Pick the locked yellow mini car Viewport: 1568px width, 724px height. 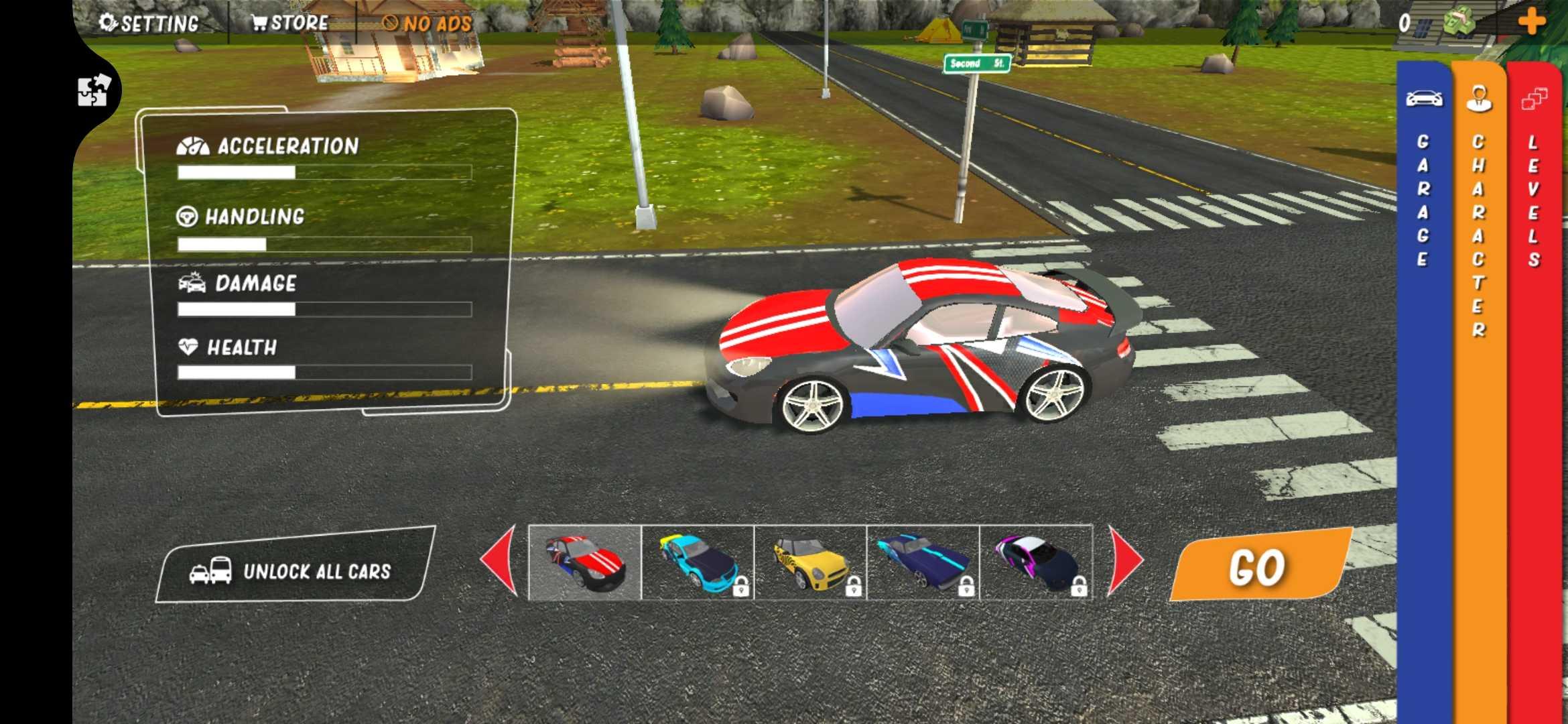click(x=810, y=562)
